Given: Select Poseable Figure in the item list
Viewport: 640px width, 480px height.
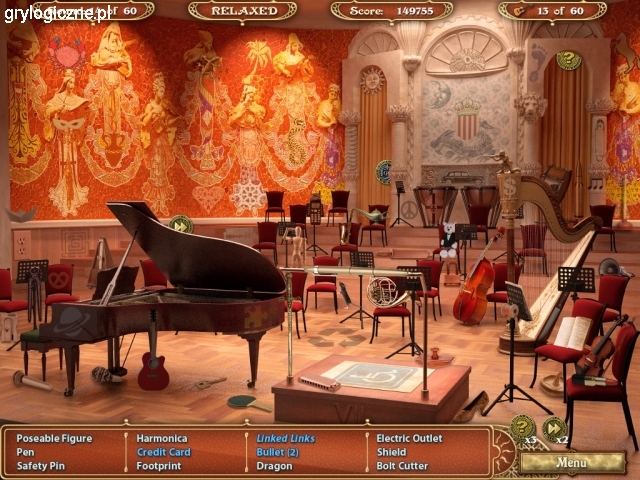Looking at the screenshot, I should click(54, 438).
